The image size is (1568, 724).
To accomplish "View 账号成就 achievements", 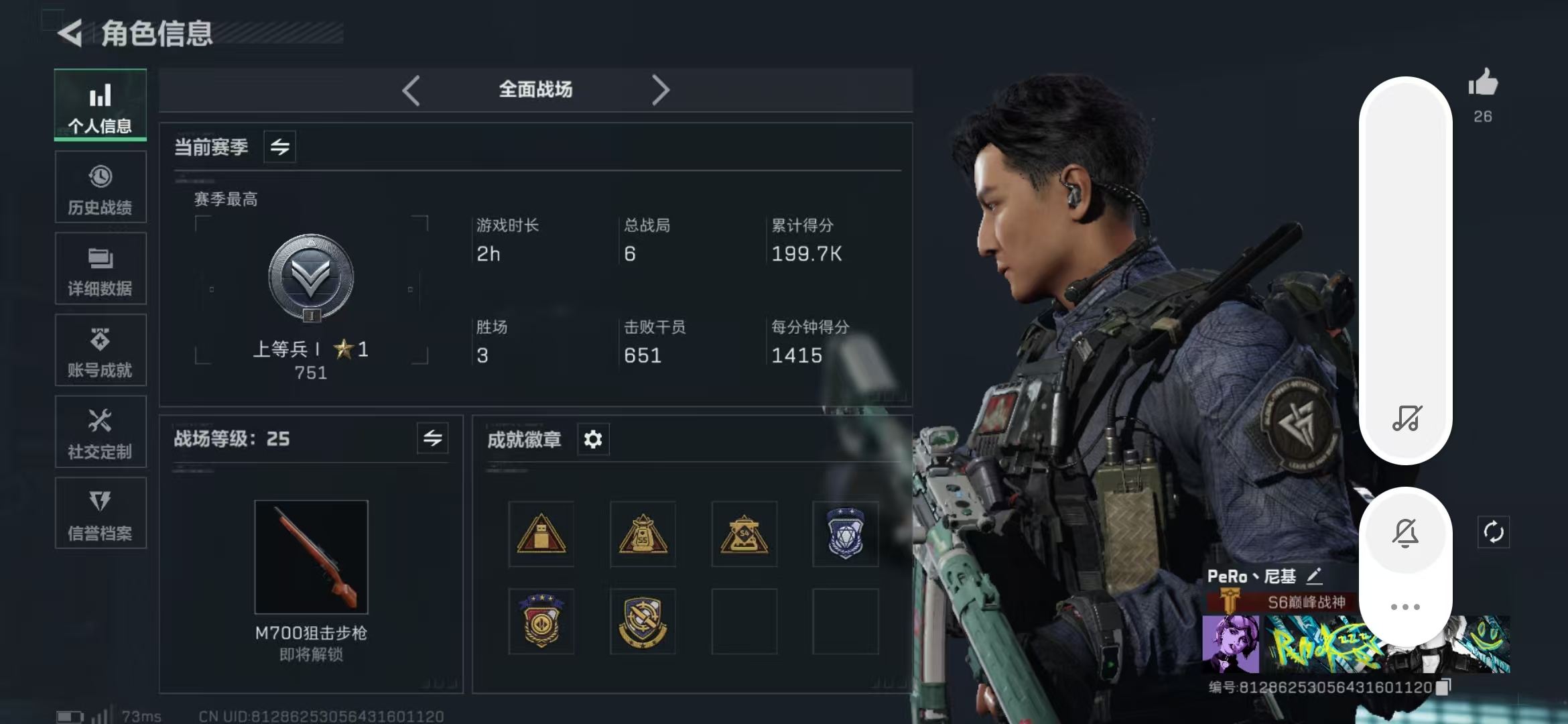I will pyautogui.click(x=100, y=351).
